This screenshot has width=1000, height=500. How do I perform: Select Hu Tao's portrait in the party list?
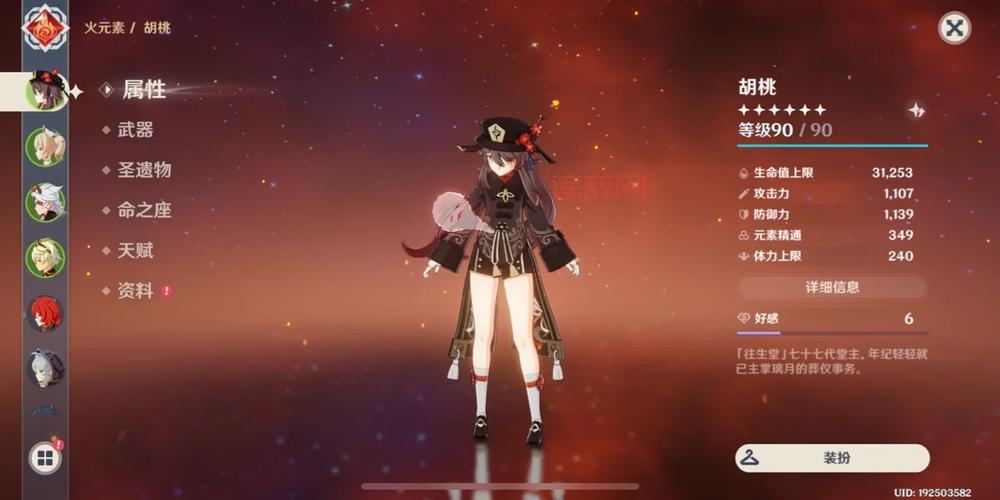point(45,91)
